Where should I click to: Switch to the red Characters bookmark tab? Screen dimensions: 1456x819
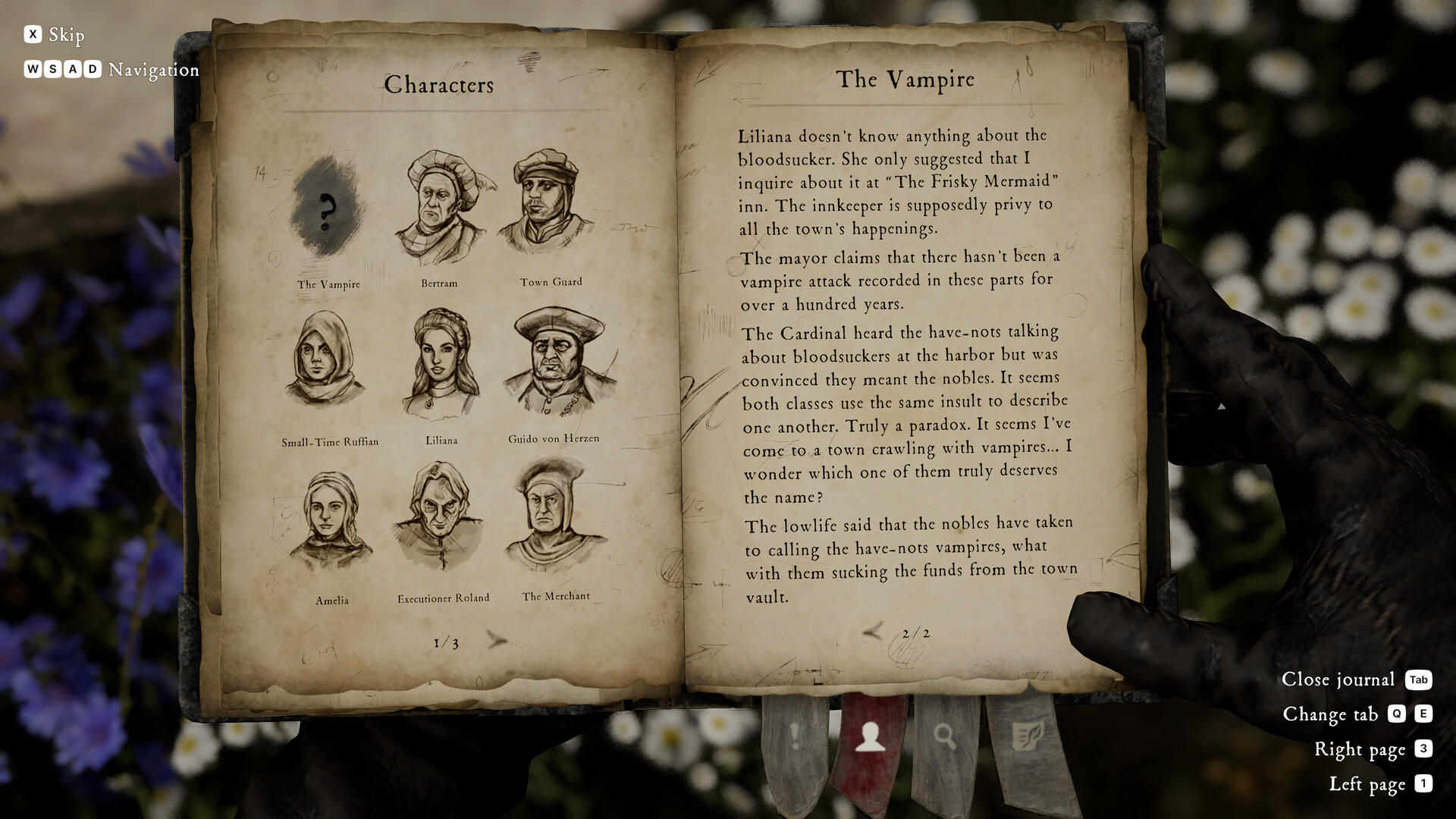coord(871,736)
